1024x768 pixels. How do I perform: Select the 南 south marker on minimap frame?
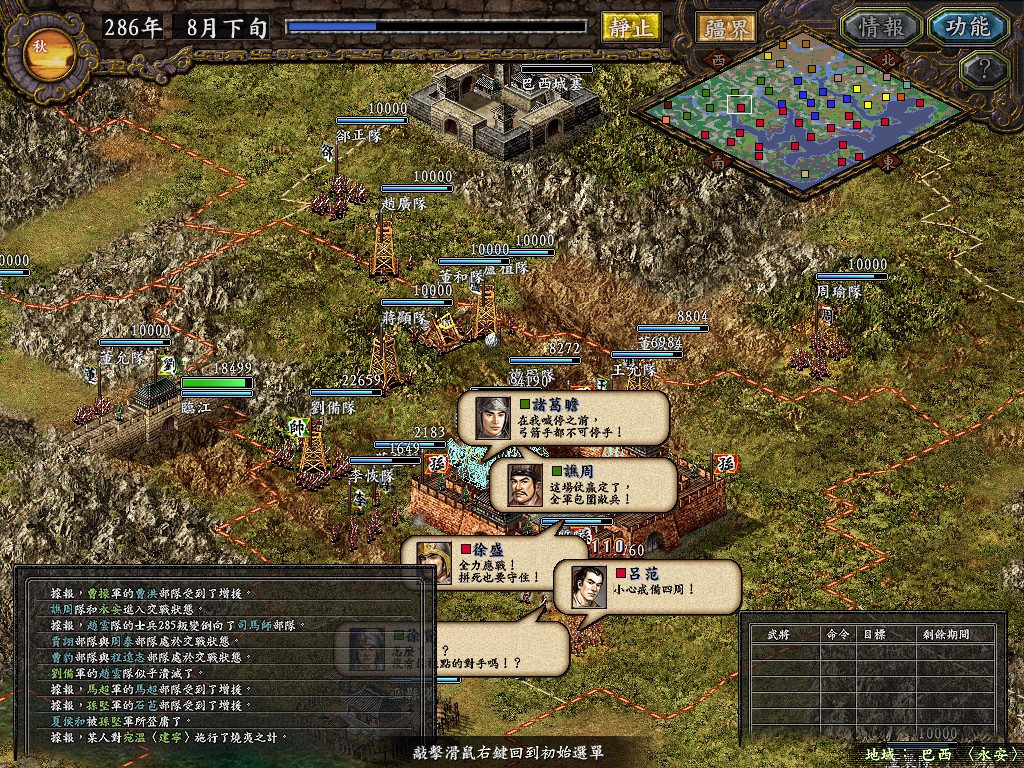pyautogui.click(x=717, y=160)
